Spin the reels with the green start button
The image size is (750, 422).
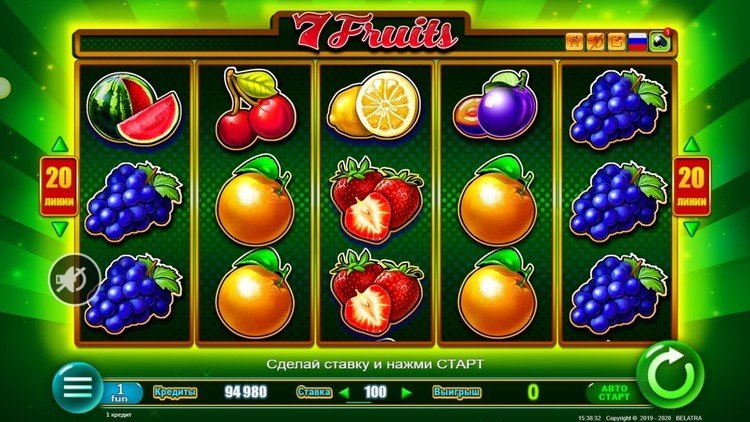coord(670,375)
